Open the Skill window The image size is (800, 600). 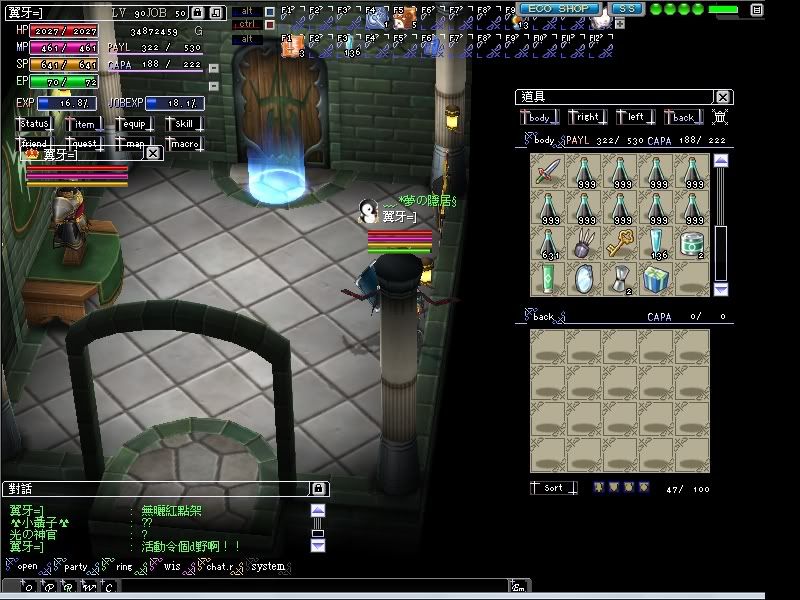click(183, 124)
